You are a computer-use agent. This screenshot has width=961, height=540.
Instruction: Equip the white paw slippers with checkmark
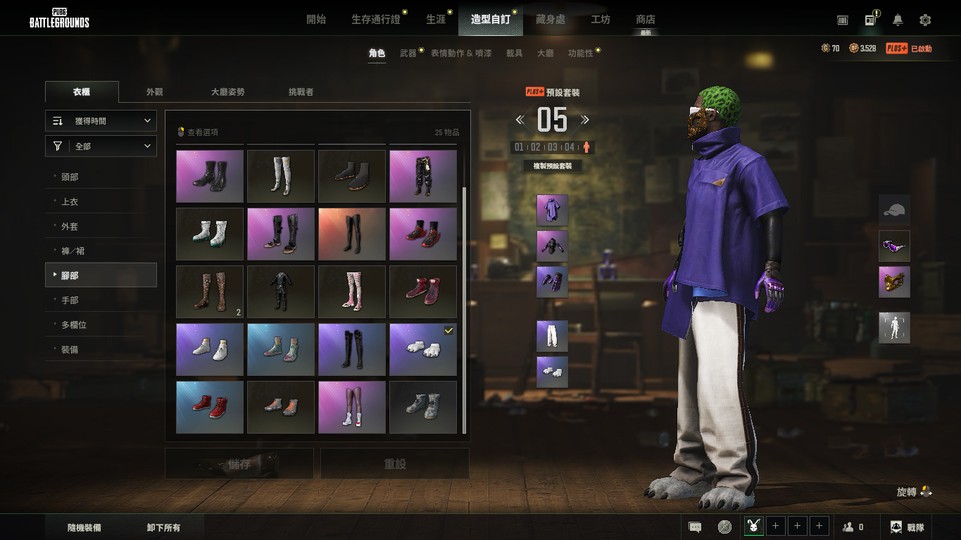coord(422,349)
